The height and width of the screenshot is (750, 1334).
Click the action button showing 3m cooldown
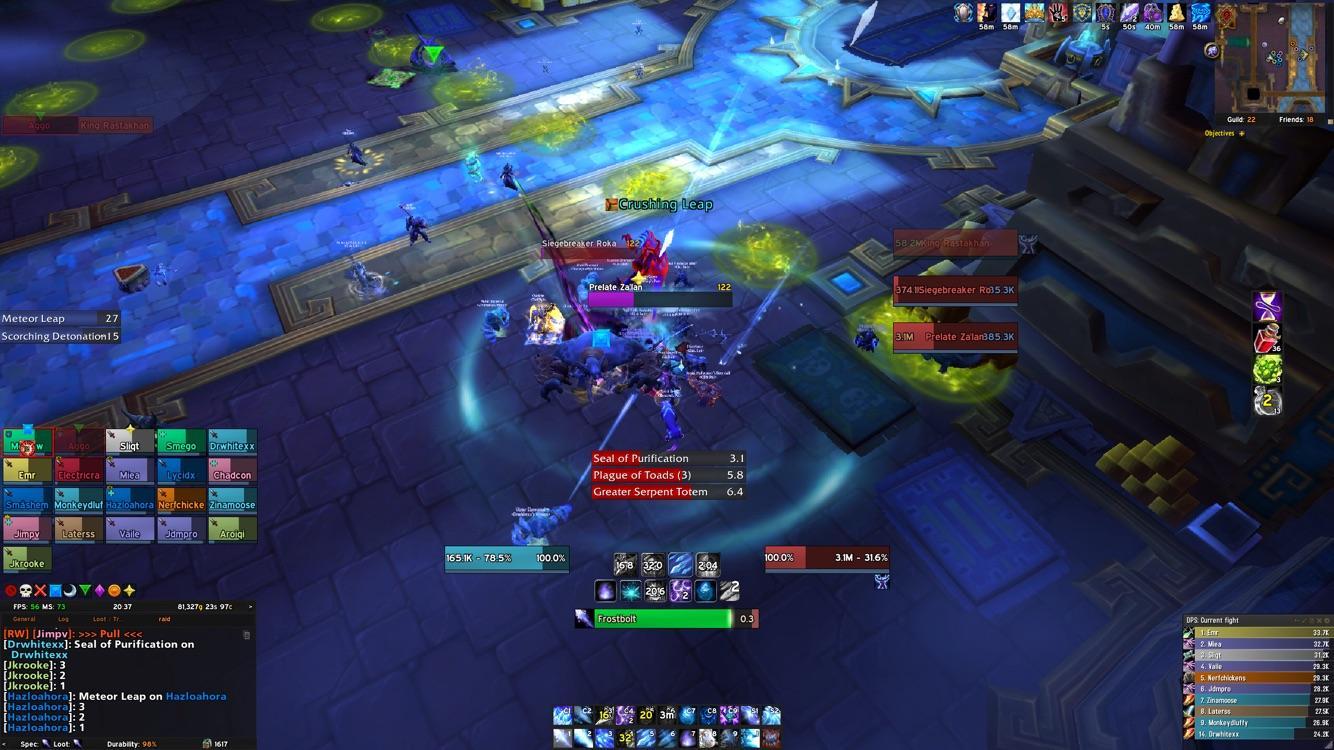(665, 715)
